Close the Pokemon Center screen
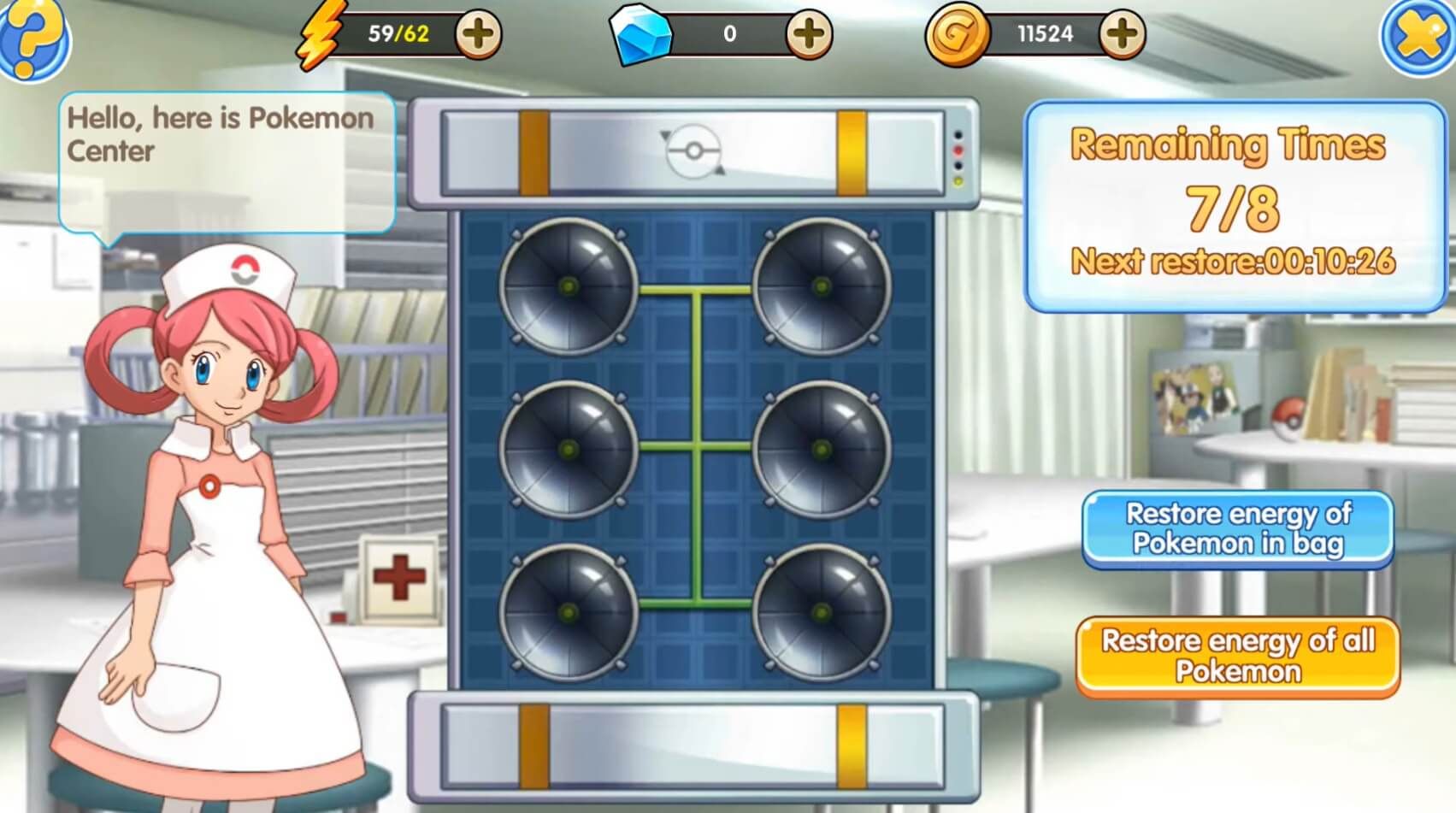 1418,34
